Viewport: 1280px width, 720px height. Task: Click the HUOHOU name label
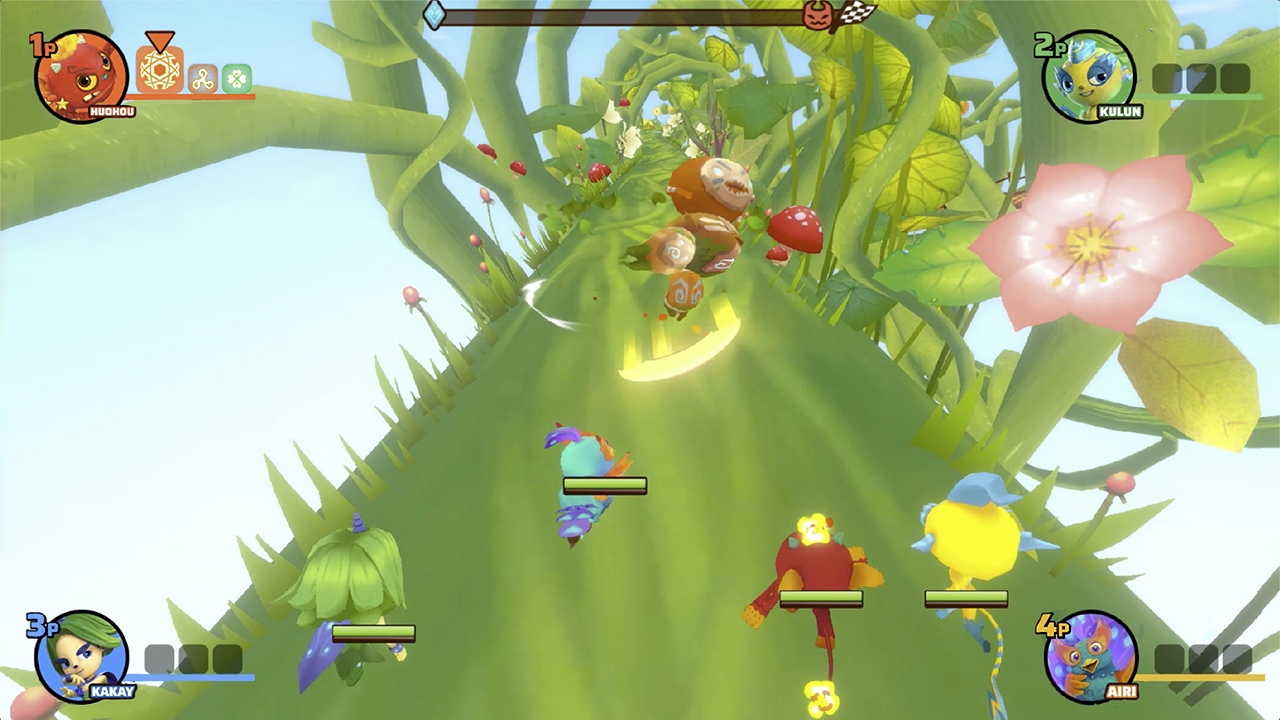click(x=111, y=110)
